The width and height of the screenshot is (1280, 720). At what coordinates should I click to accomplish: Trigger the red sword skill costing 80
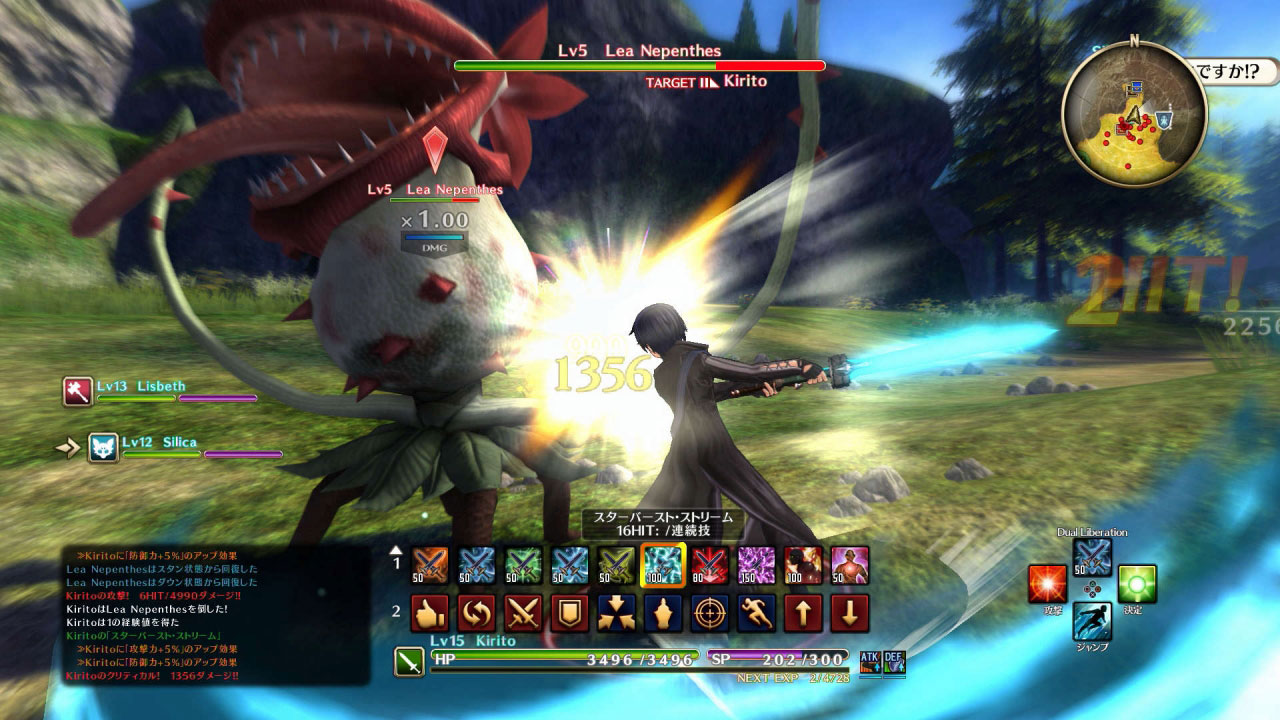(709, 565)
